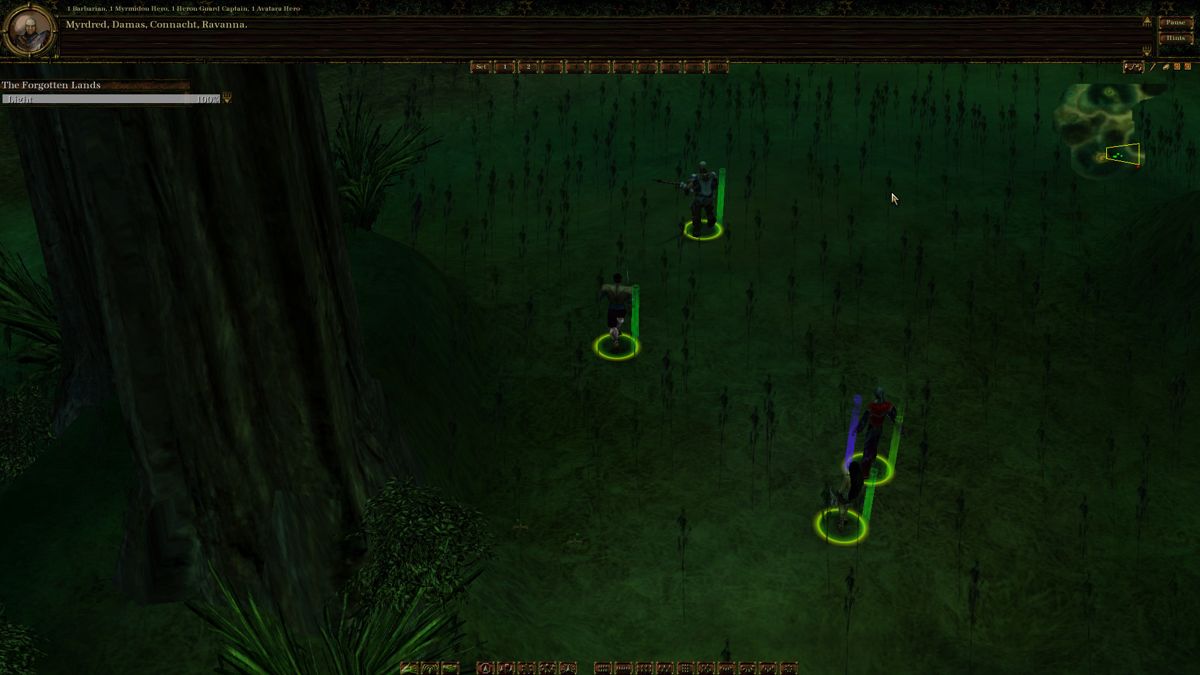Click the Light bar's trident icon

[227, 98]
